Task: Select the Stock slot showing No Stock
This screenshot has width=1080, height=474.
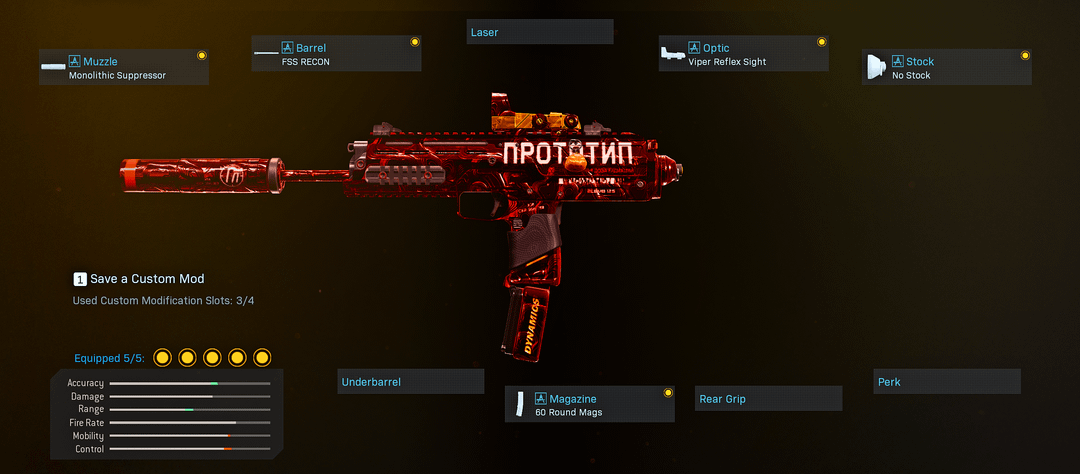Action: pos(946,68)
